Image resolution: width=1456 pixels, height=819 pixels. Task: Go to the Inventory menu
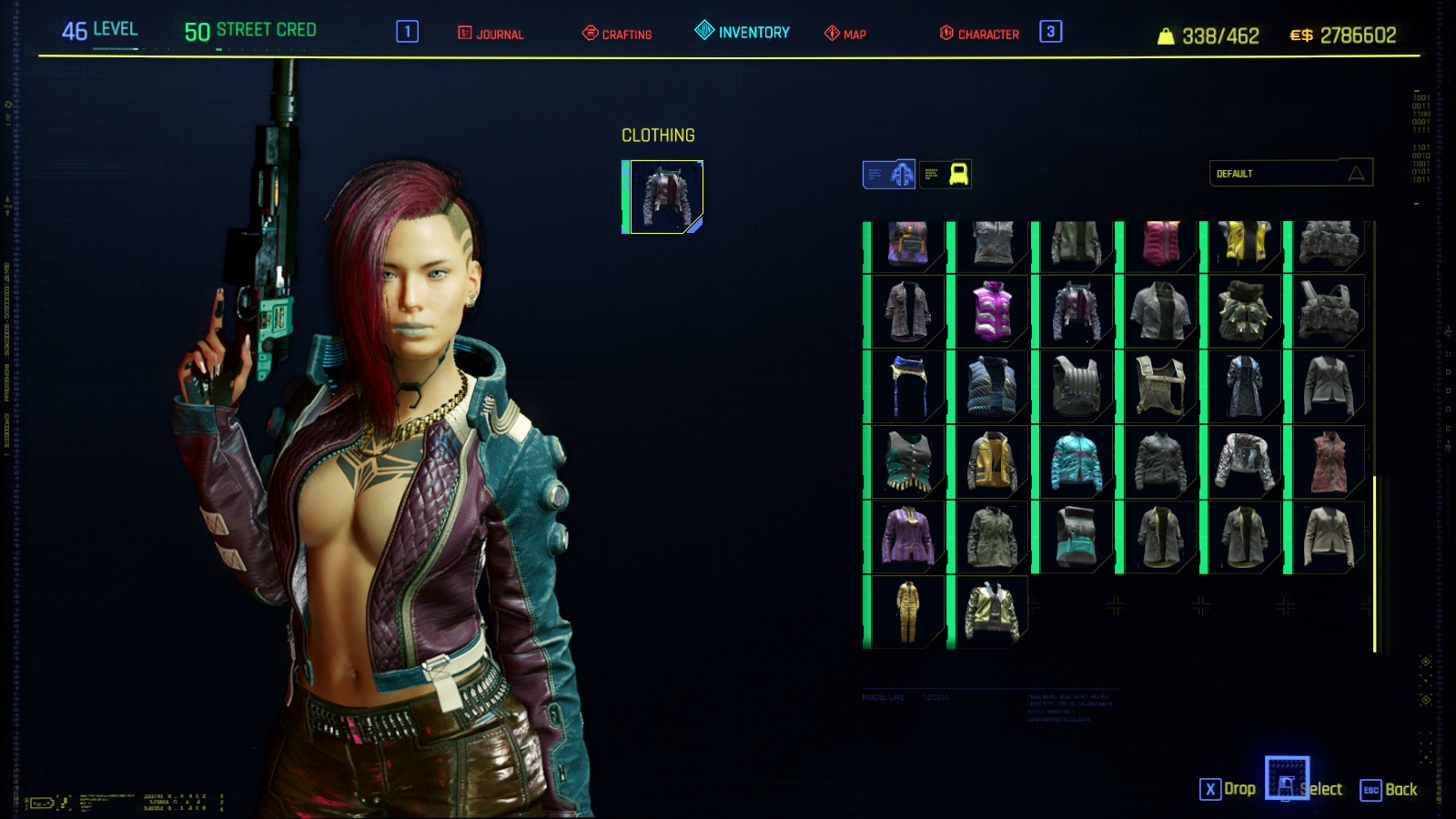[x=743, y=32]
